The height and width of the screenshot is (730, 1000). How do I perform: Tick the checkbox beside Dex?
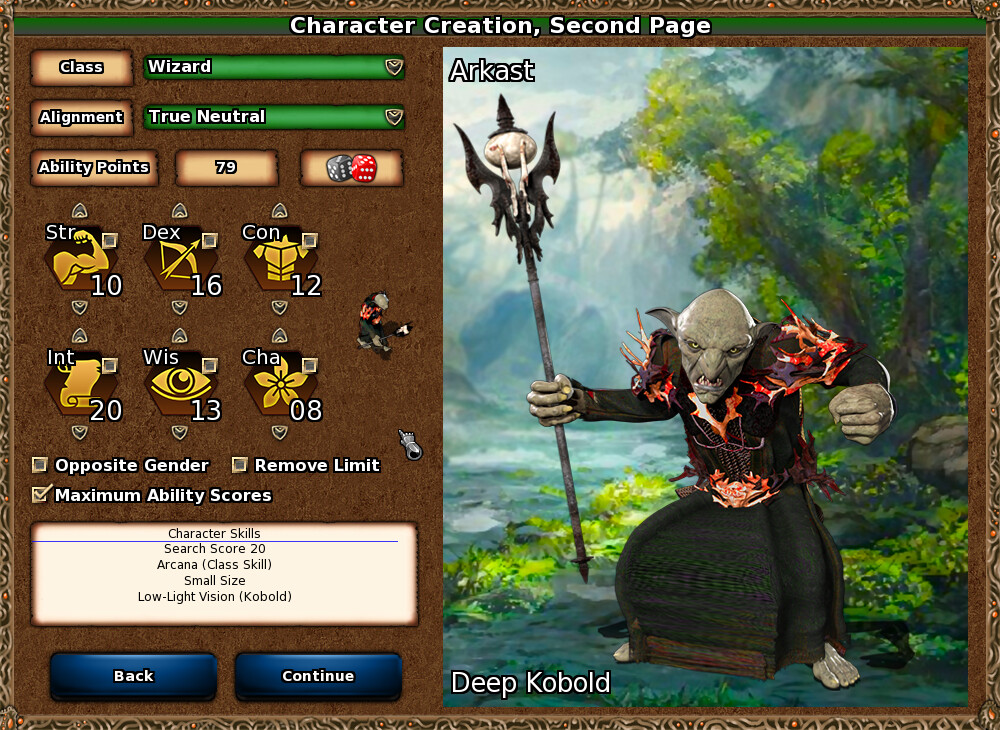[x=210, y=240]
